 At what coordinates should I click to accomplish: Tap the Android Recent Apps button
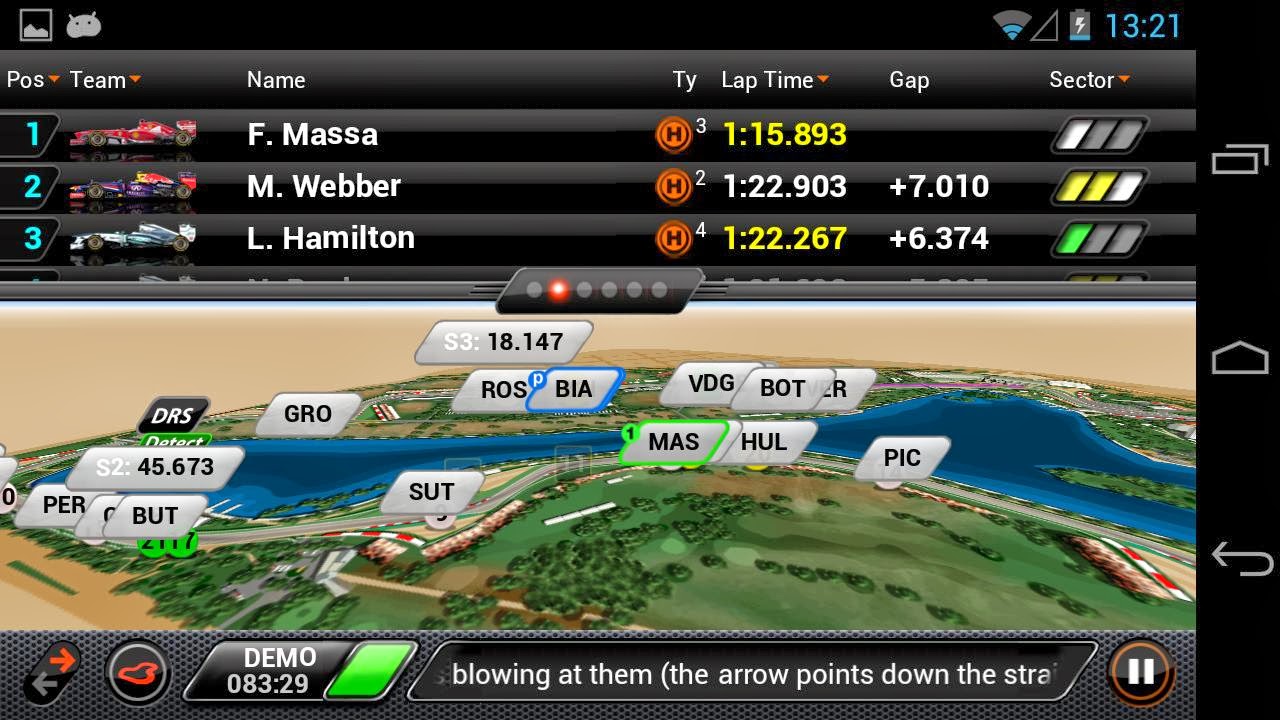click(x=1238, y=160)
